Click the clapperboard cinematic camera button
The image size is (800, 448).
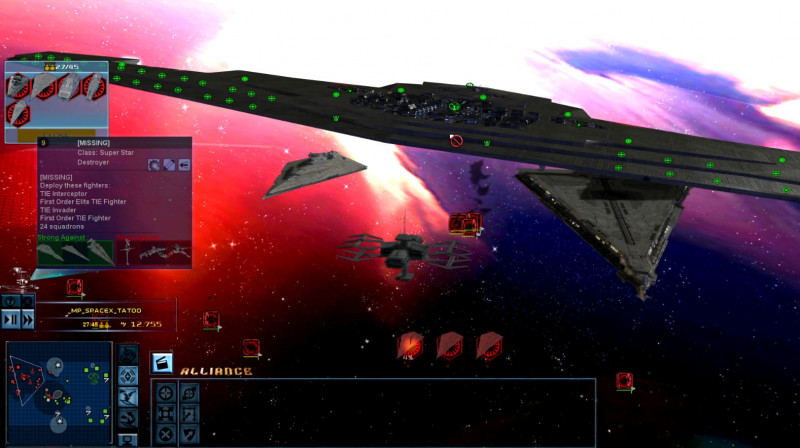click(x=162, y=363)
